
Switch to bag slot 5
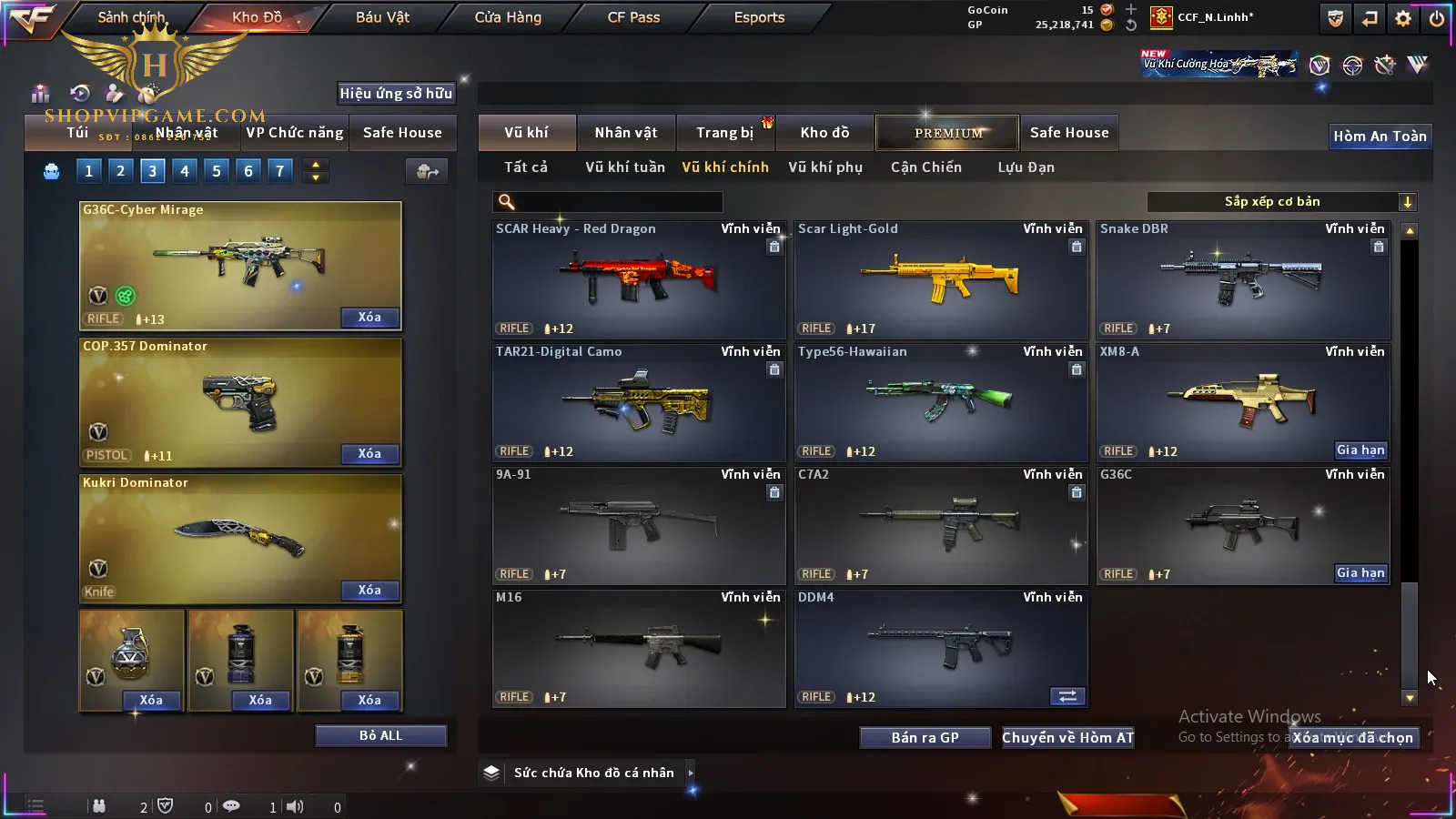tap(217, 171)
